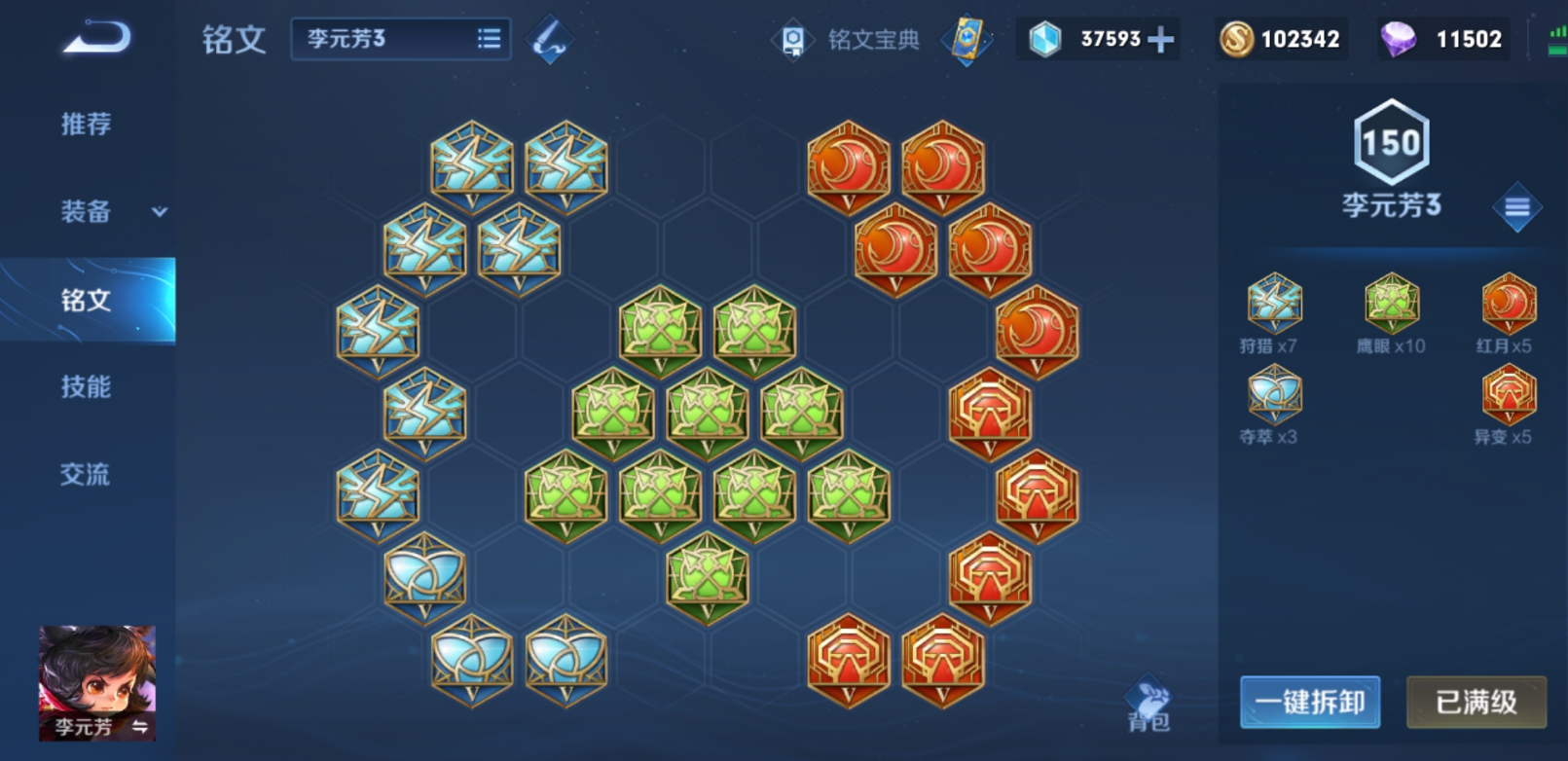Select the 铭文 rune tab
Viewport: 1568px width, 761px height.
(x=87, y=300)
